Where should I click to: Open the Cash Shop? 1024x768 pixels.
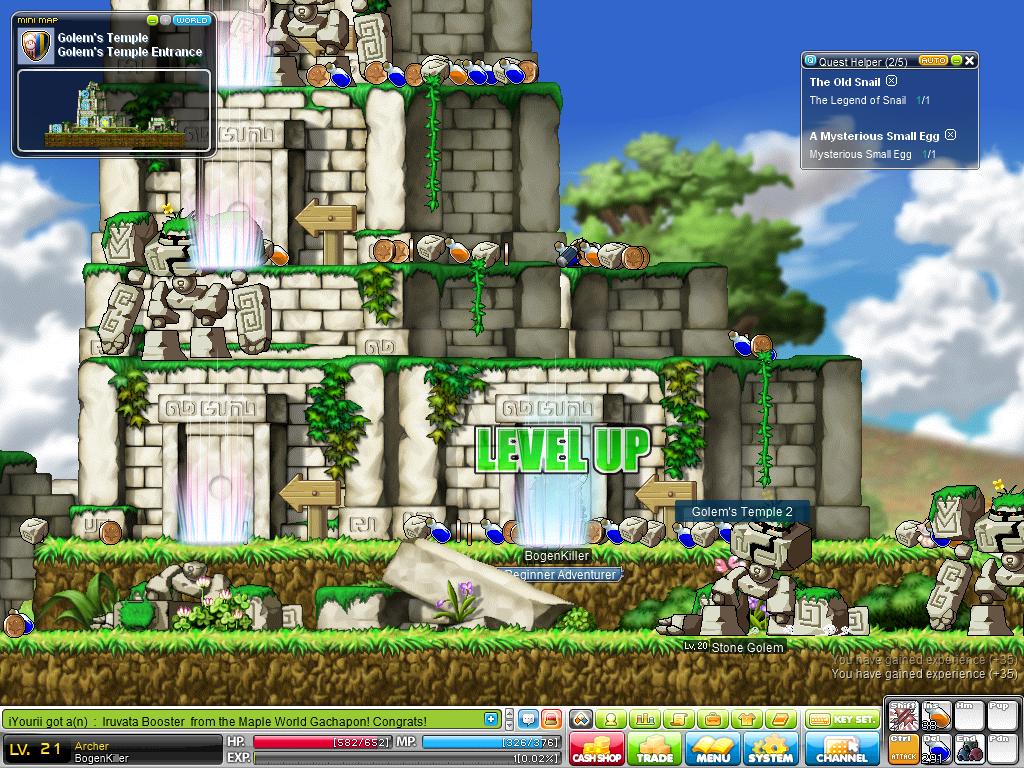point(597,749)
